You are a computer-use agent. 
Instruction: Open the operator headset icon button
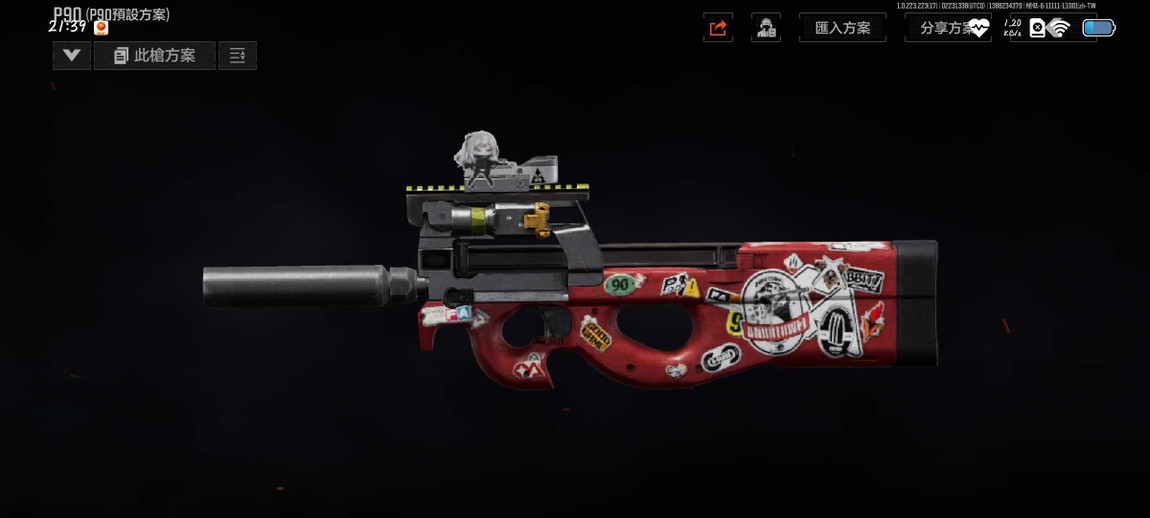(766, 28)
